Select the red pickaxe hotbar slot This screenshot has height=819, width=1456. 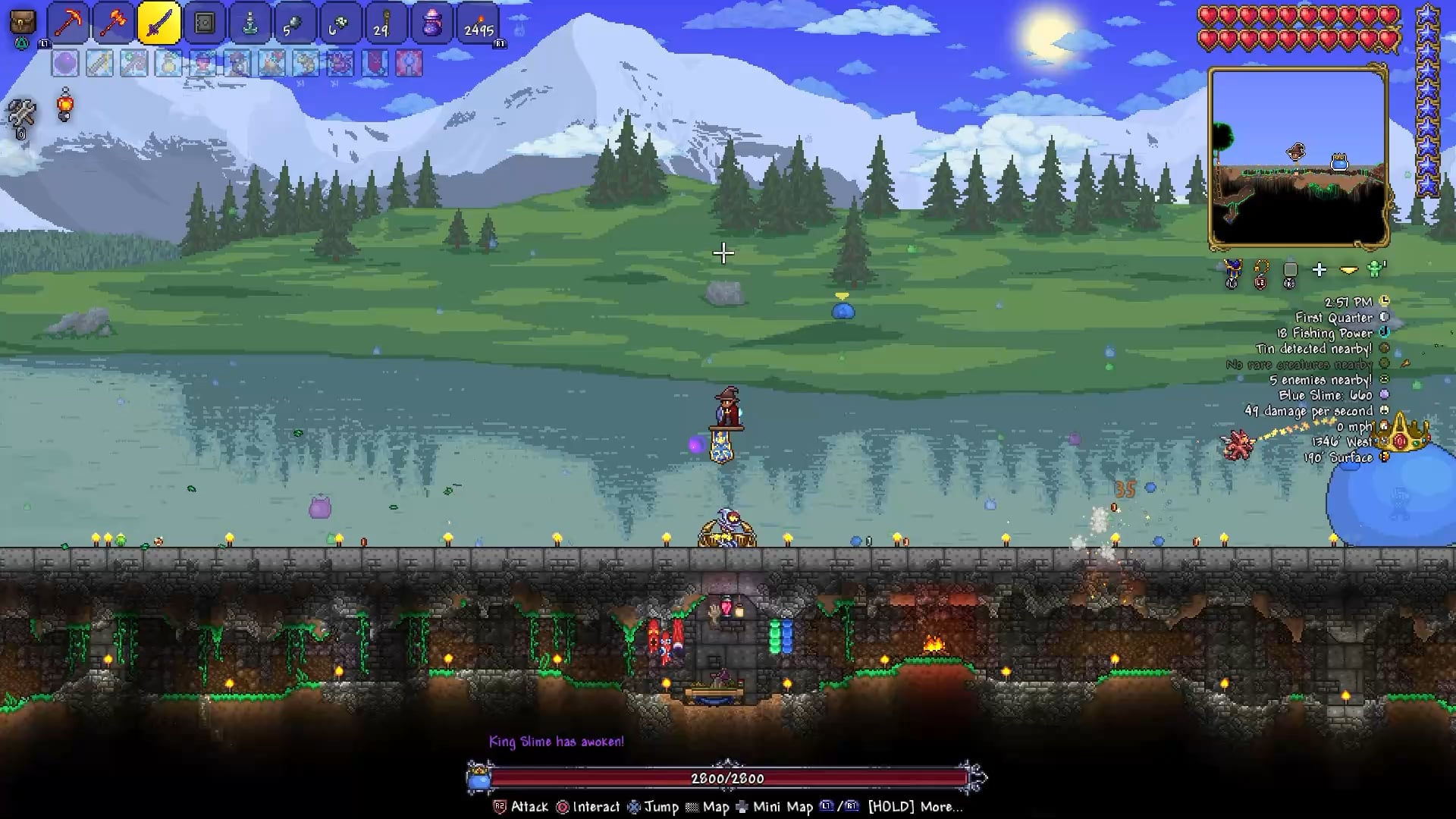click(69, 24)
